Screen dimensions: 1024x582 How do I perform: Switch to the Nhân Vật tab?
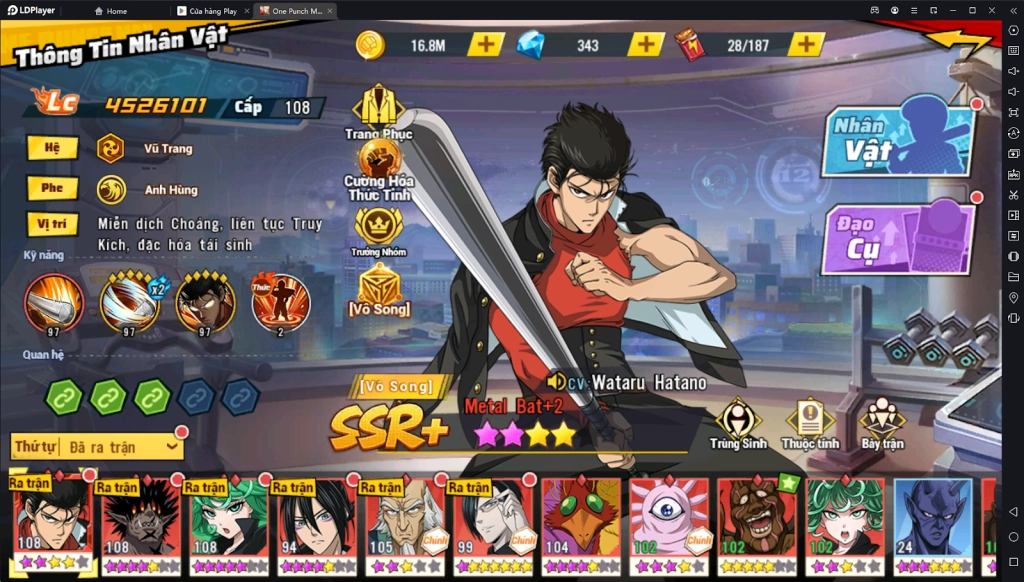click(896, 139)
